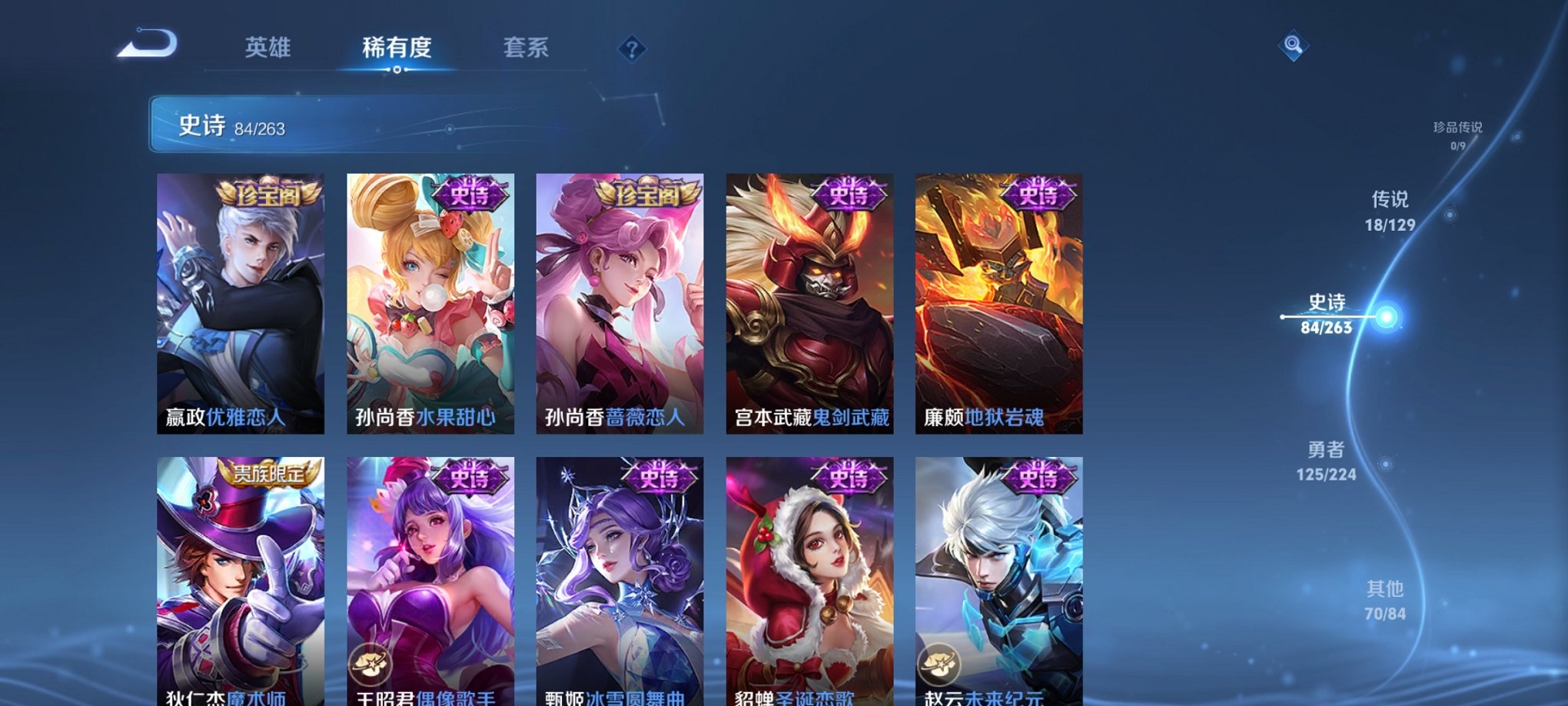Screen dimensions: 1568x706
Task: Open search via the magnifier icon
Action: [x=1293, y=46]
